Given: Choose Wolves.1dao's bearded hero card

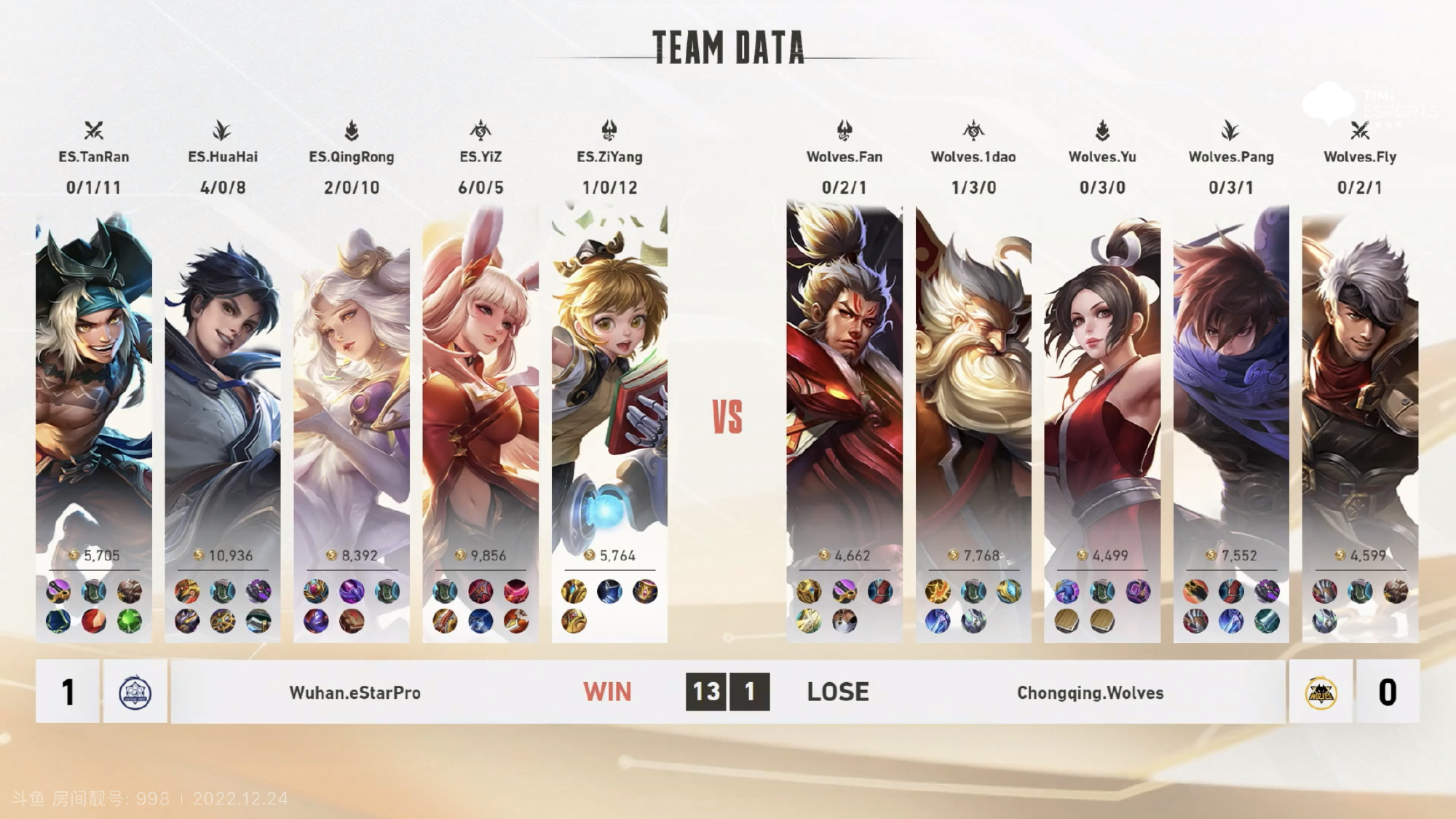Looking at the screenshot, I should 973,379.
